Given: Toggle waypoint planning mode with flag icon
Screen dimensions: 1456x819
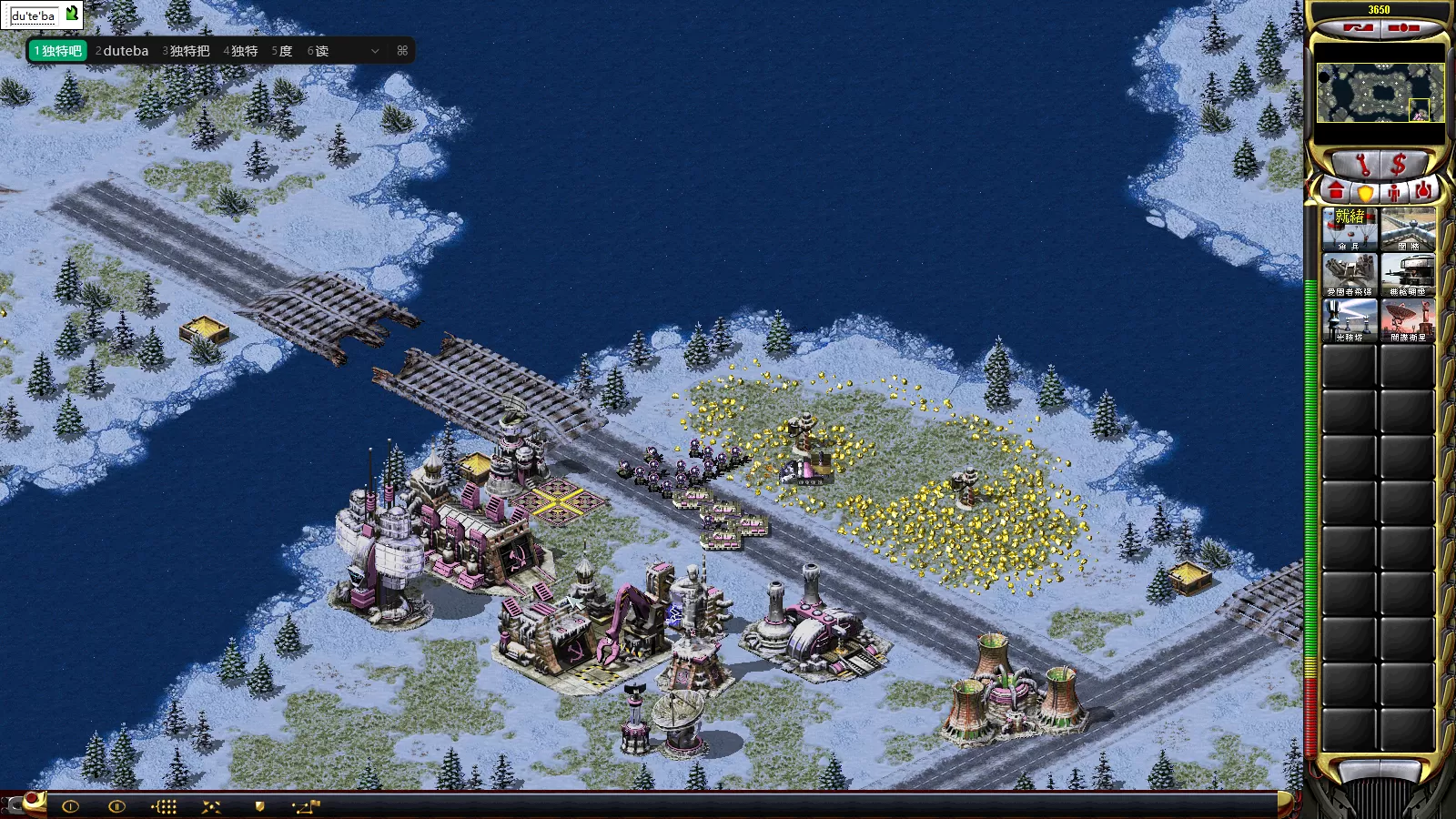Looking at the screenshot, I should [306, 806].
